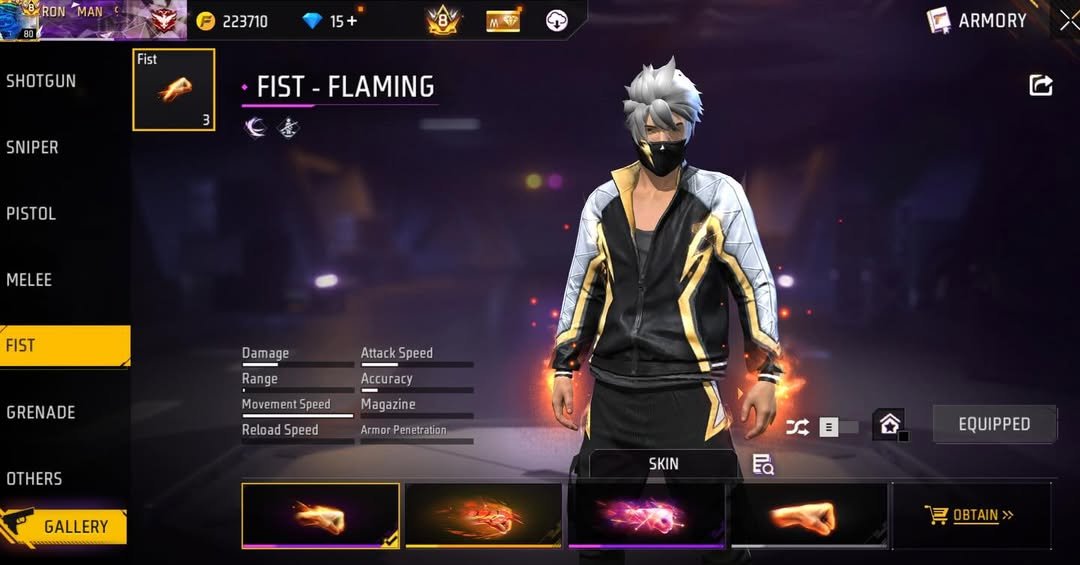Click the share icon
The image size is (1080, 565).
point(1041,85)
